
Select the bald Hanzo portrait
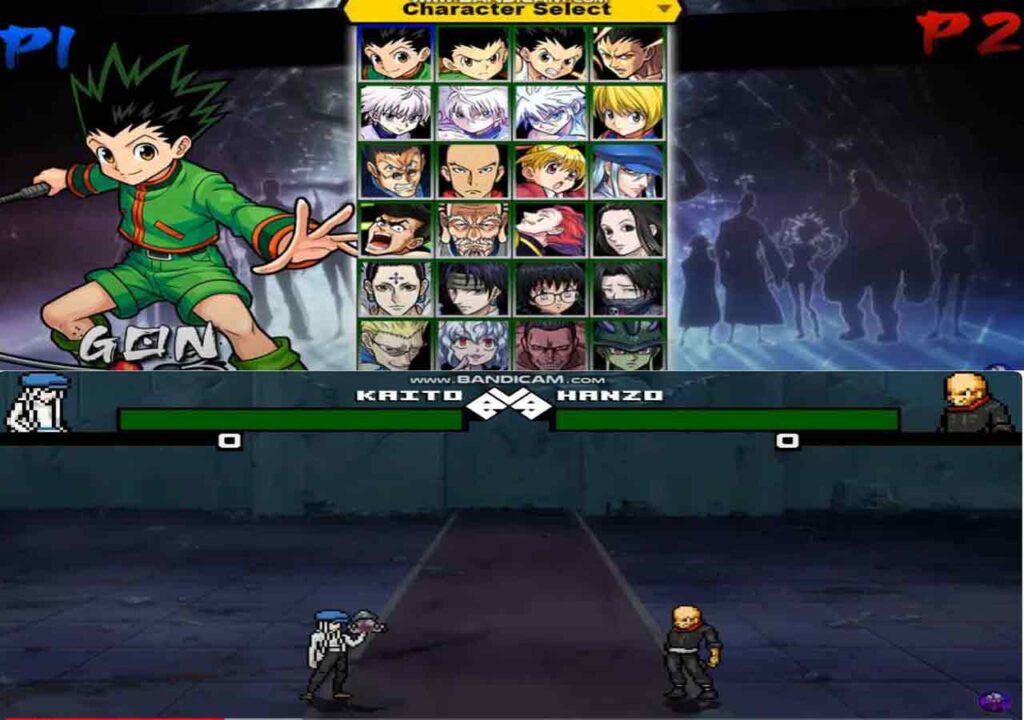(x=473, y=171)
